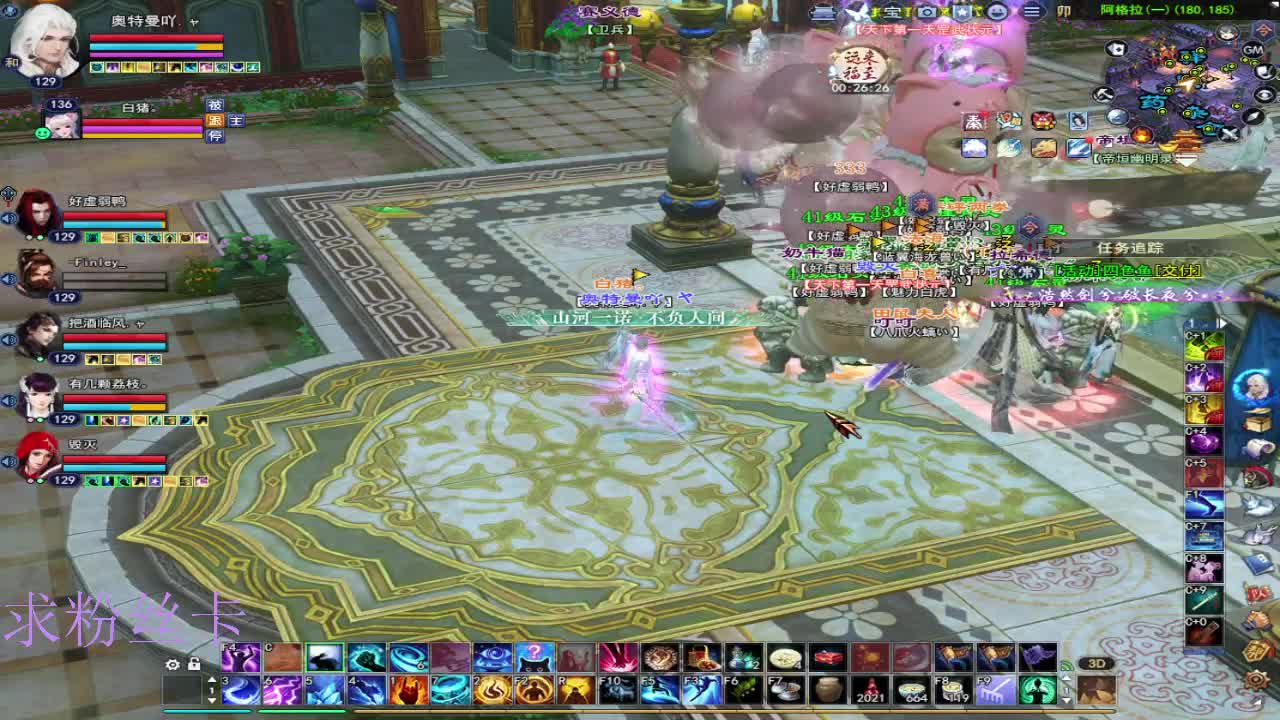Image resolution: width=1280 pixels, height=720 pixels.
Task: Click the flame icon on the minimap ring
Action: pyautogui.click(x=1141, y=135)
